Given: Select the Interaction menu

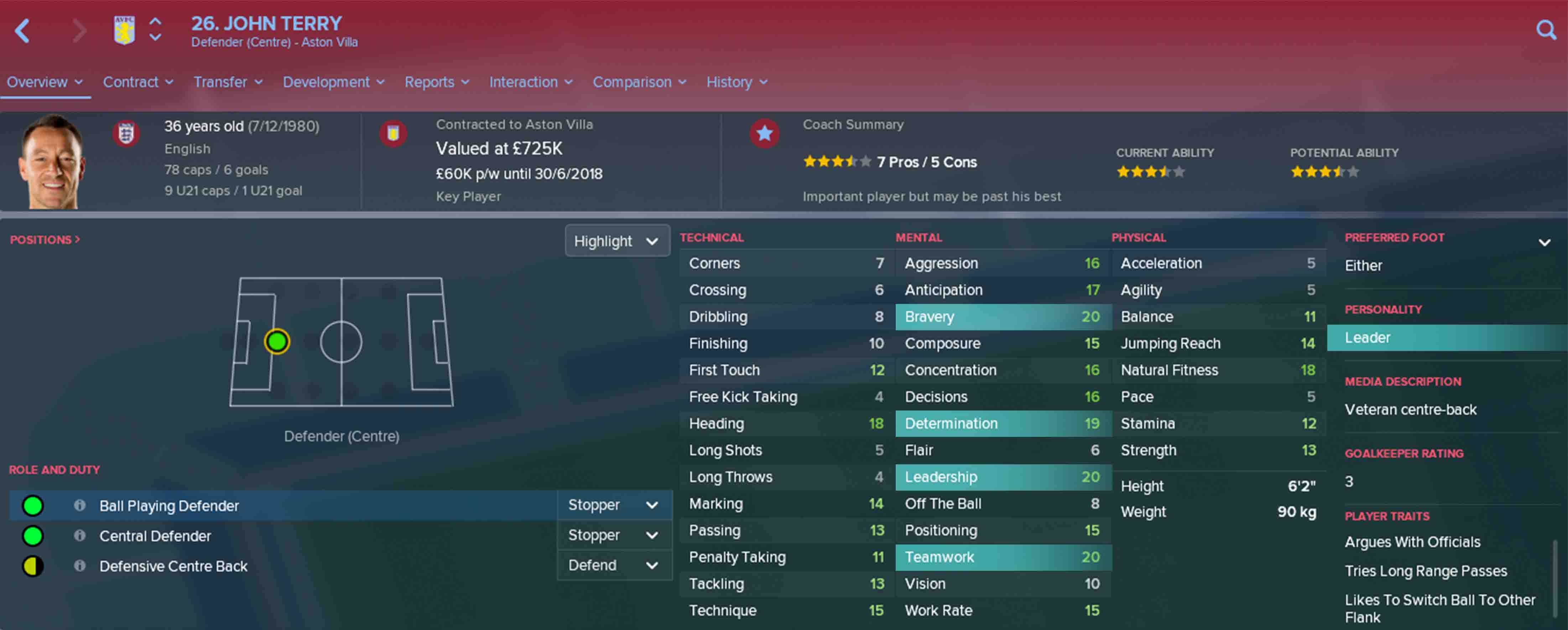Looking at the screenshot, I should [x=530, y=82].
